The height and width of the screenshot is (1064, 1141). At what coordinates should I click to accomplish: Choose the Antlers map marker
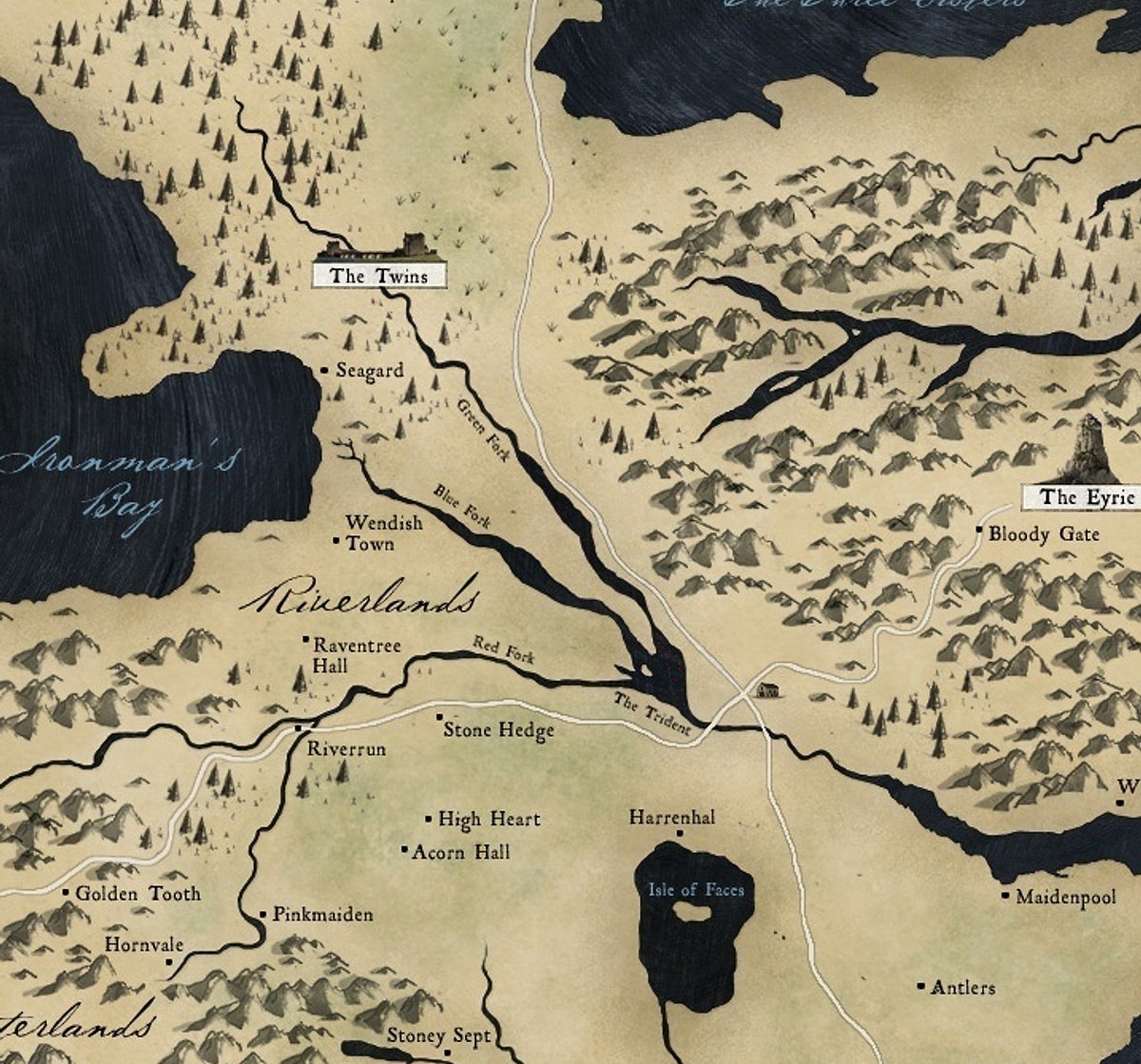920,986
